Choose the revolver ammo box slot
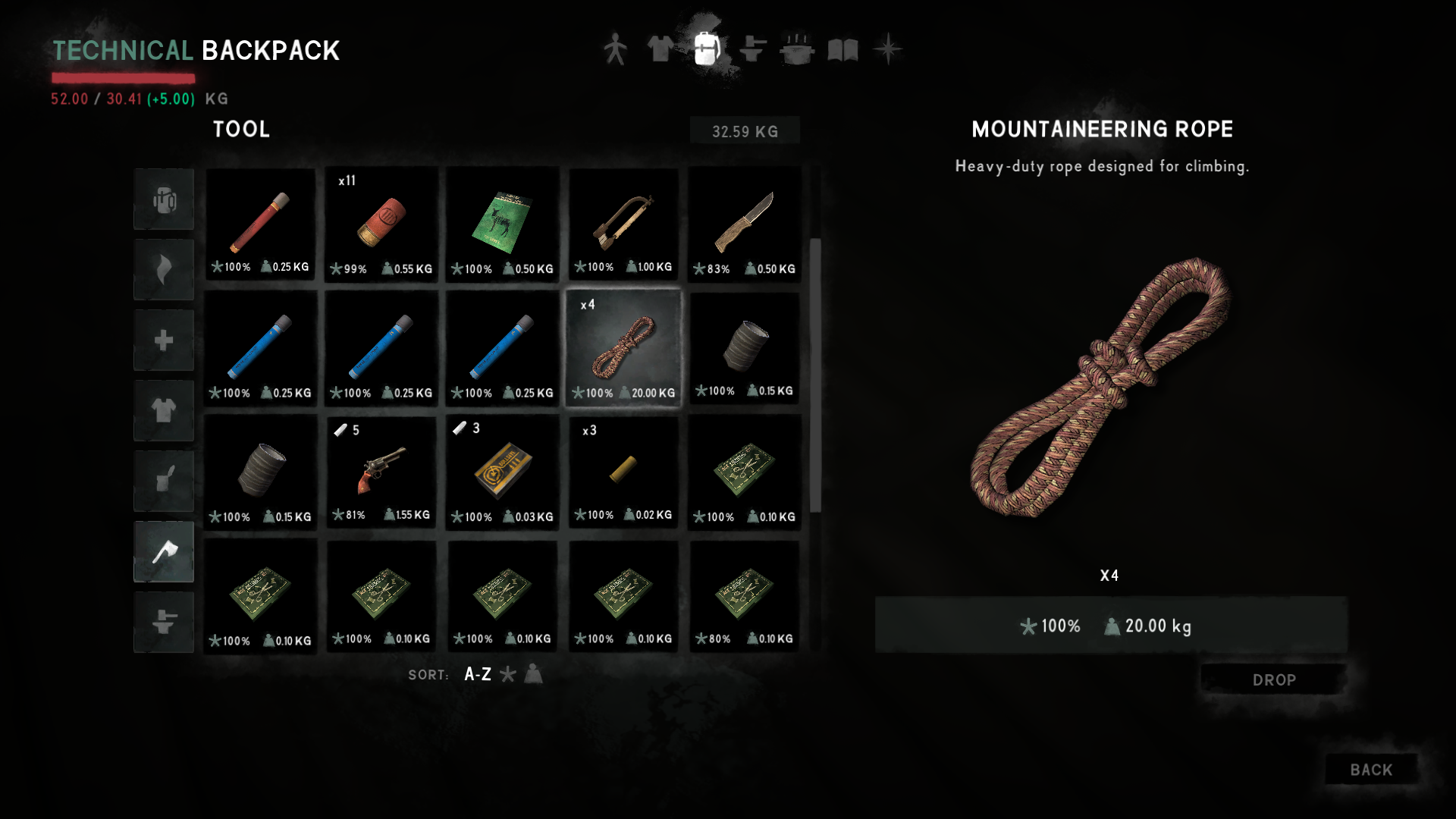This screenshot has height=819, width=1456. [x=502, y=471]
